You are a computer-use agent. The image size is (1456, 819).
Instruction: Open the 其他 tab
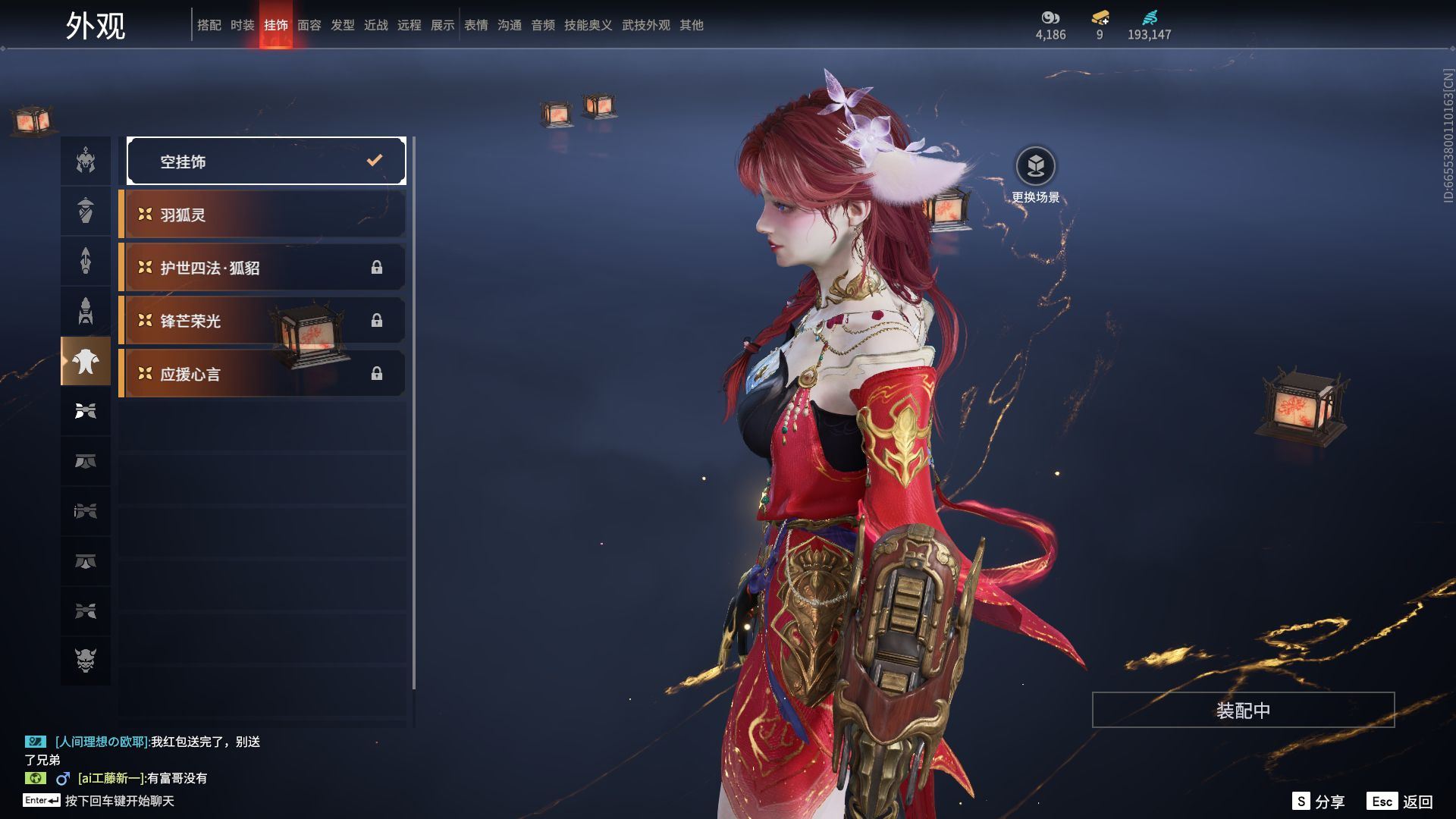click(691, 25)
